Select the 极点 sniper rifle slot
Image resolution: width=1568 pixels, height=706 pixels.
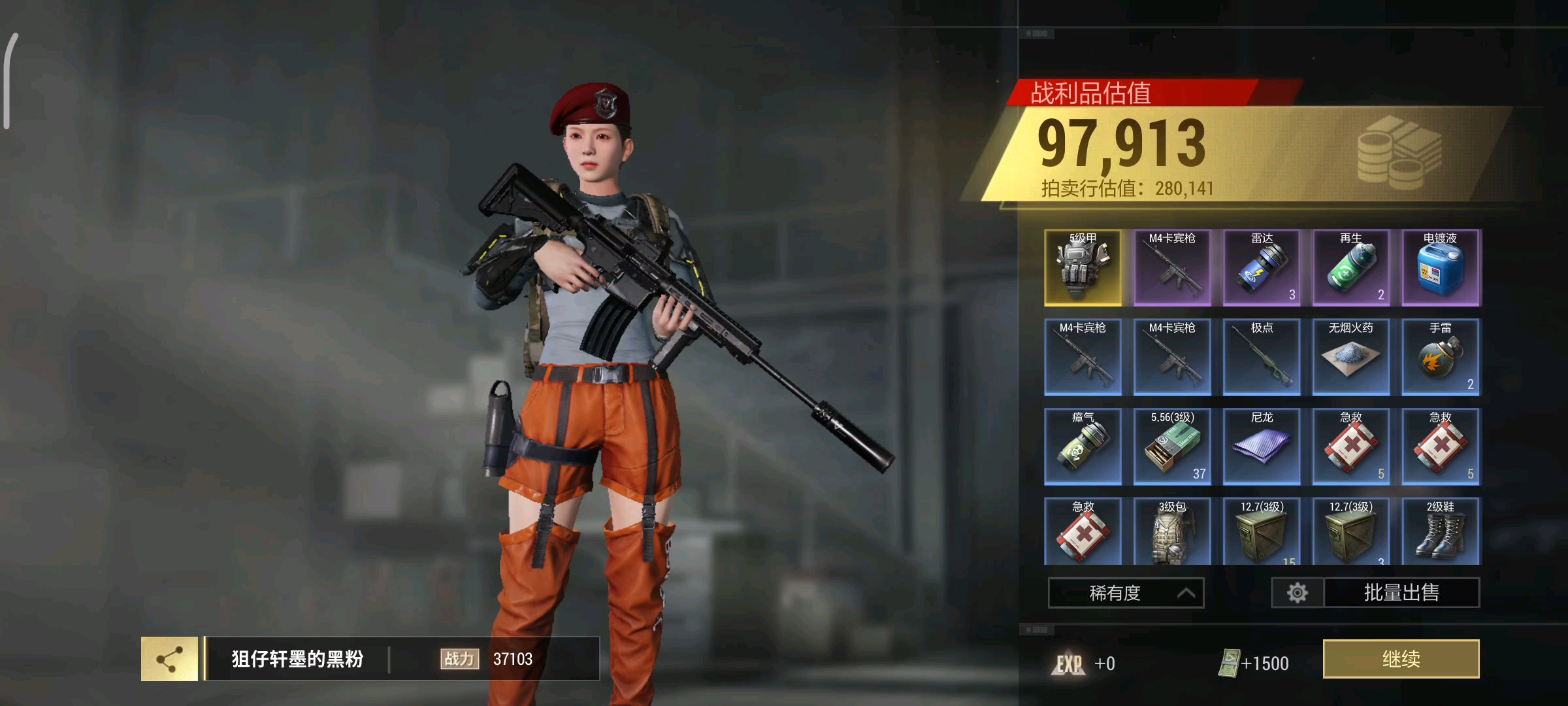pos(1262,358)
